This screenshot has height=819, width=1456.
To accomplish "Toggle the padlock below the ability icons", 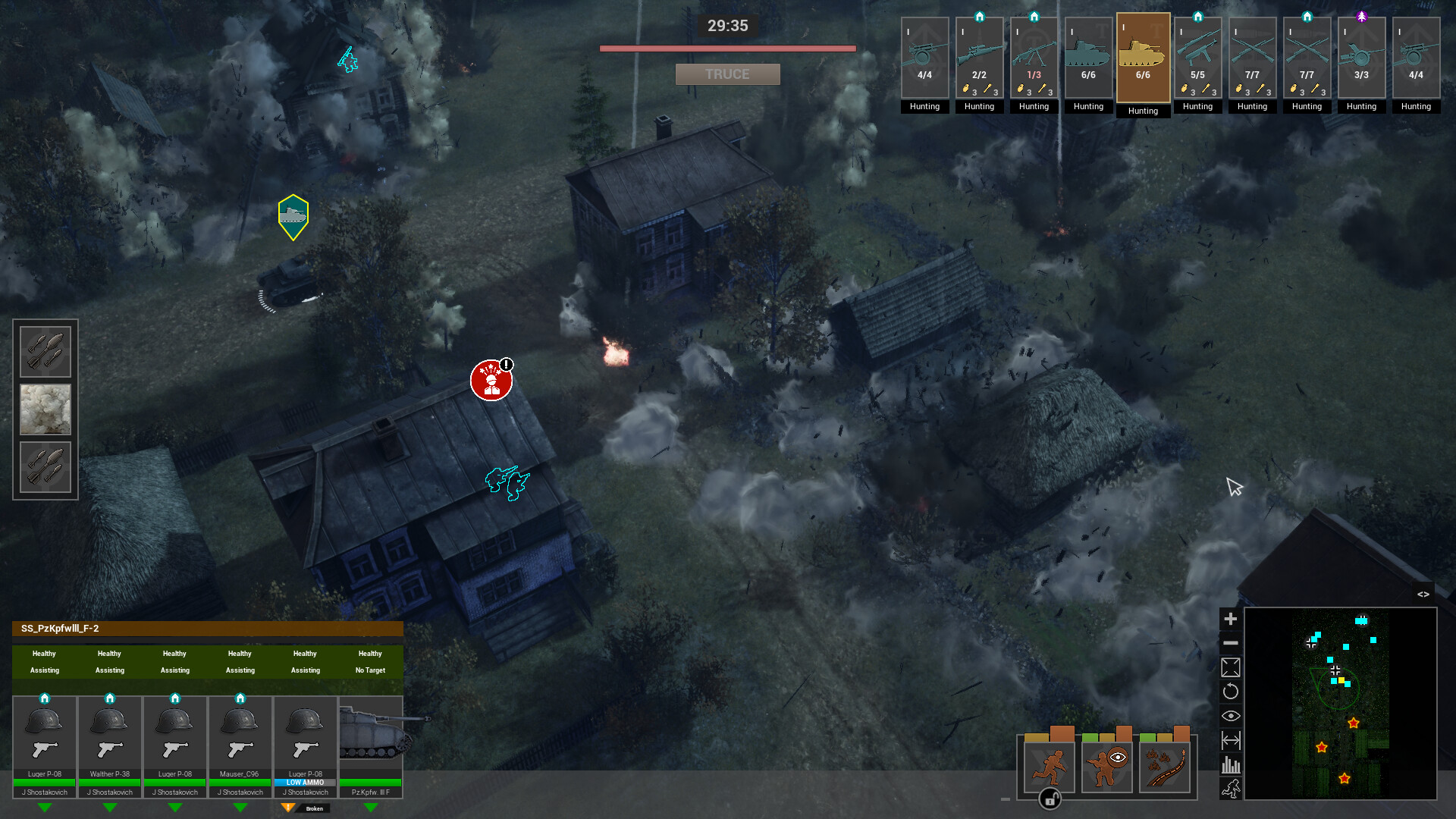I will point(1050,799).
